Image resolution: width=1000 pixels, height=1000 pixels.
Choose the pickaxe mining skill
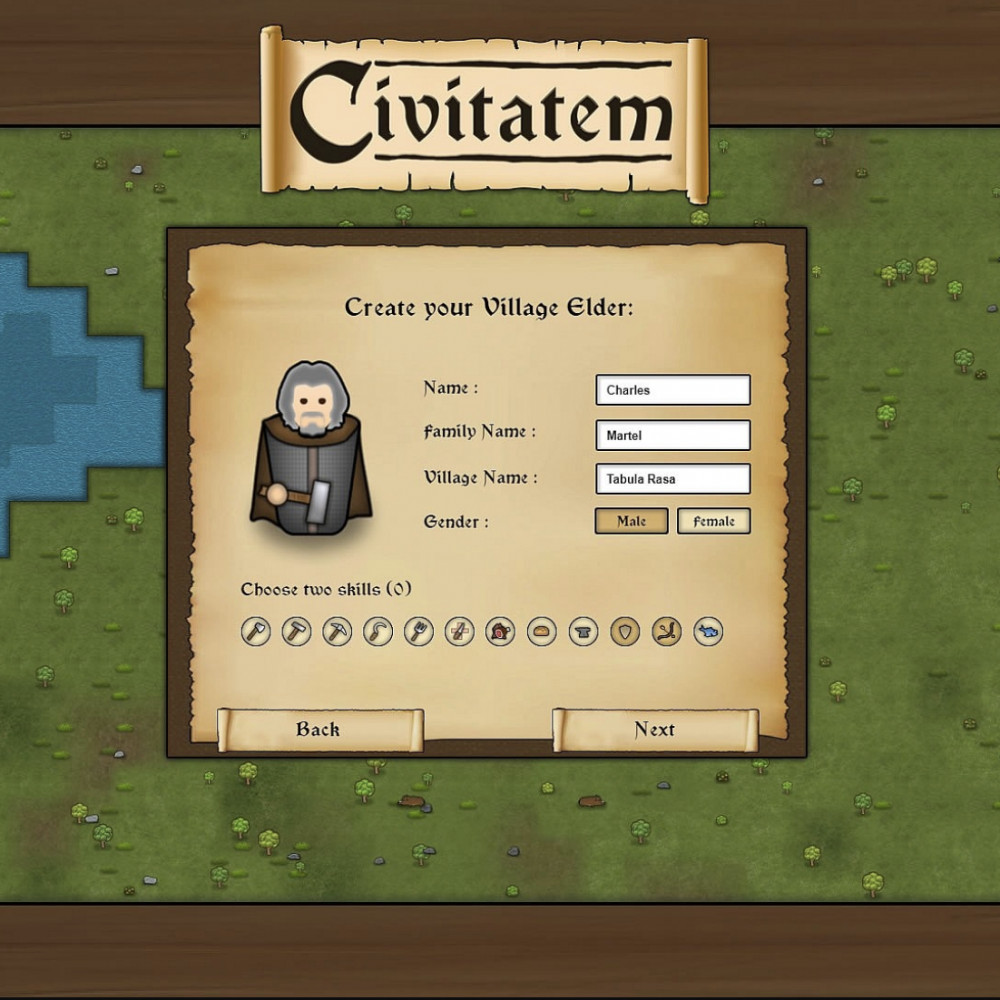(x=337, y=631)
